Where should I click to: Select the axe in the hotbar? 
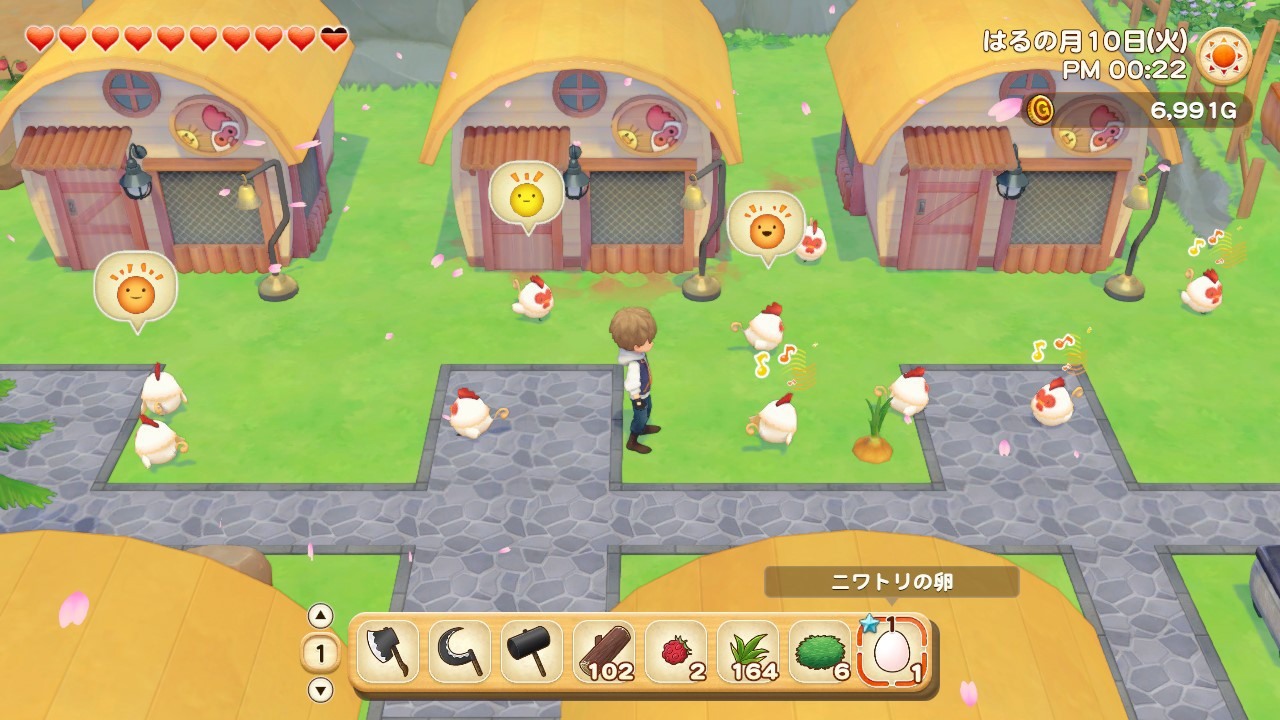point(387,652)
